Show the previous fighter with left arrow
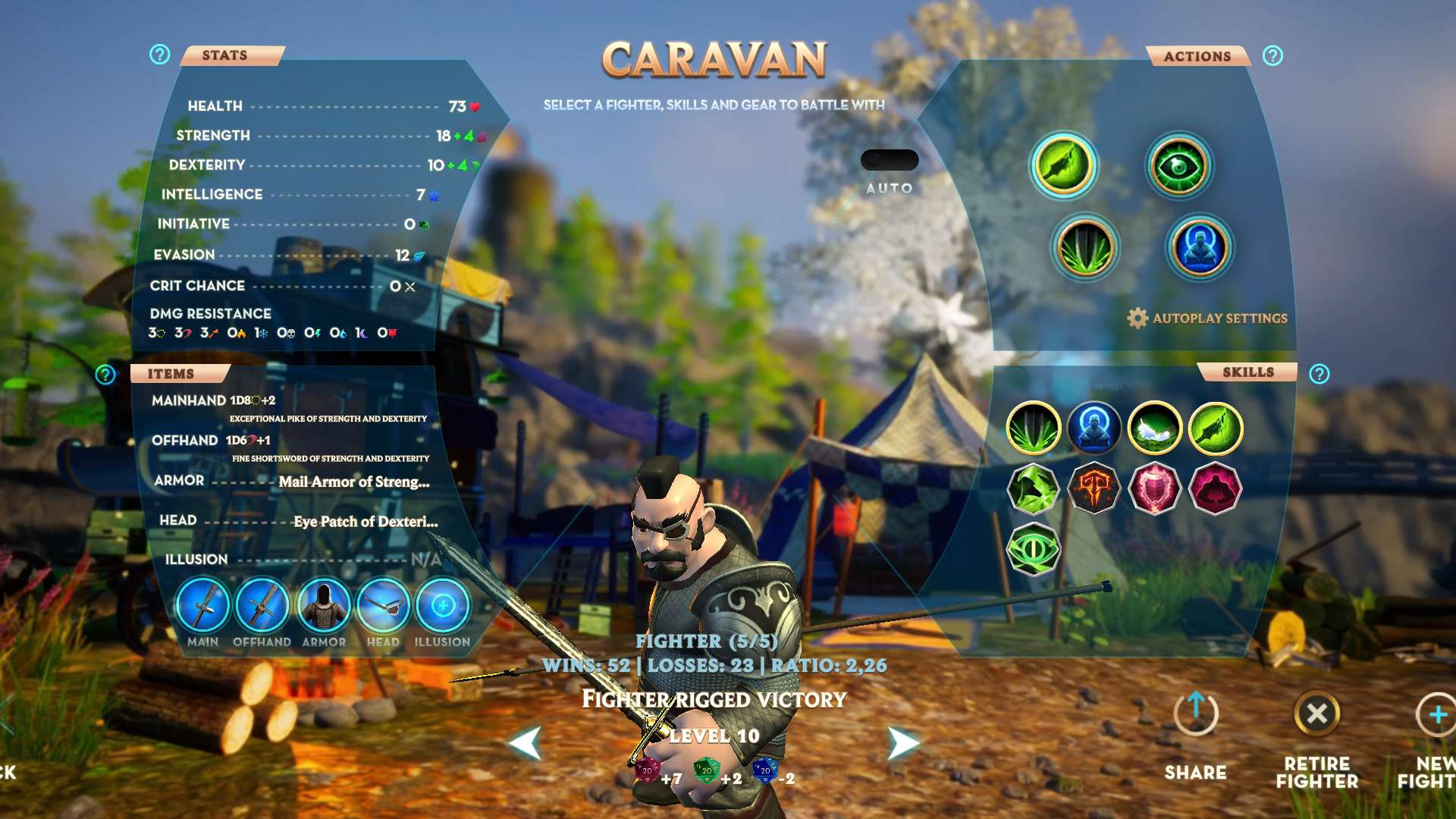This screenshot has height=819, width=1456. (526, 743)
